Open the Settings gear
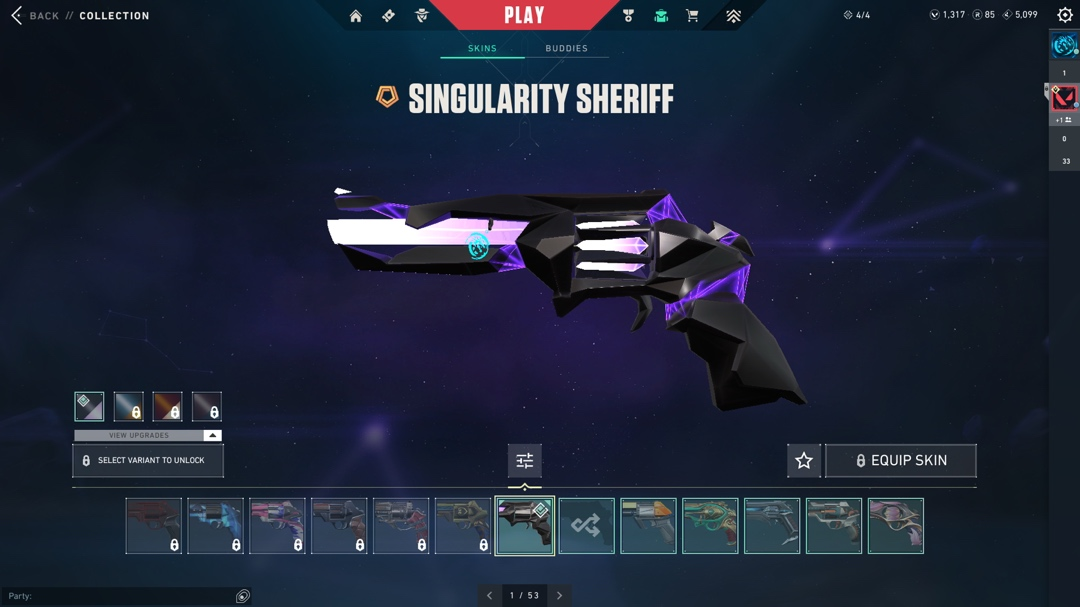 (x=1065, y=16)
